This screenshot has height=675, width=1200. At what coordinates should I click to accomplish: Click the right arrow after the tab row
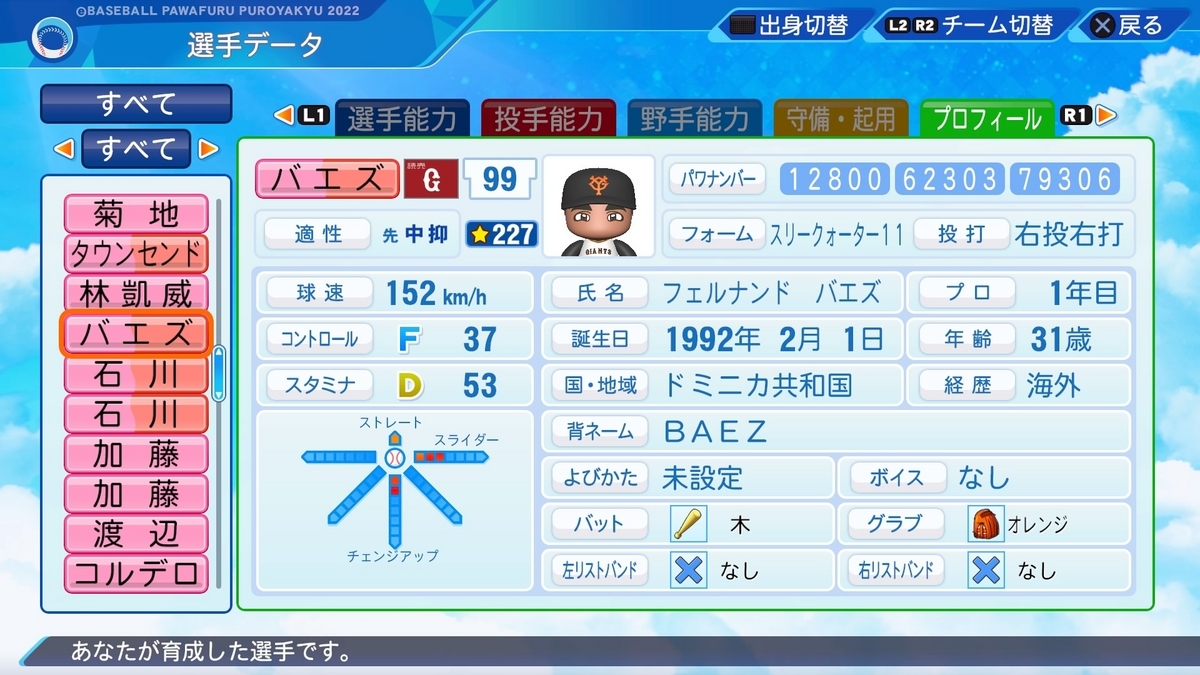point(1105,116)
